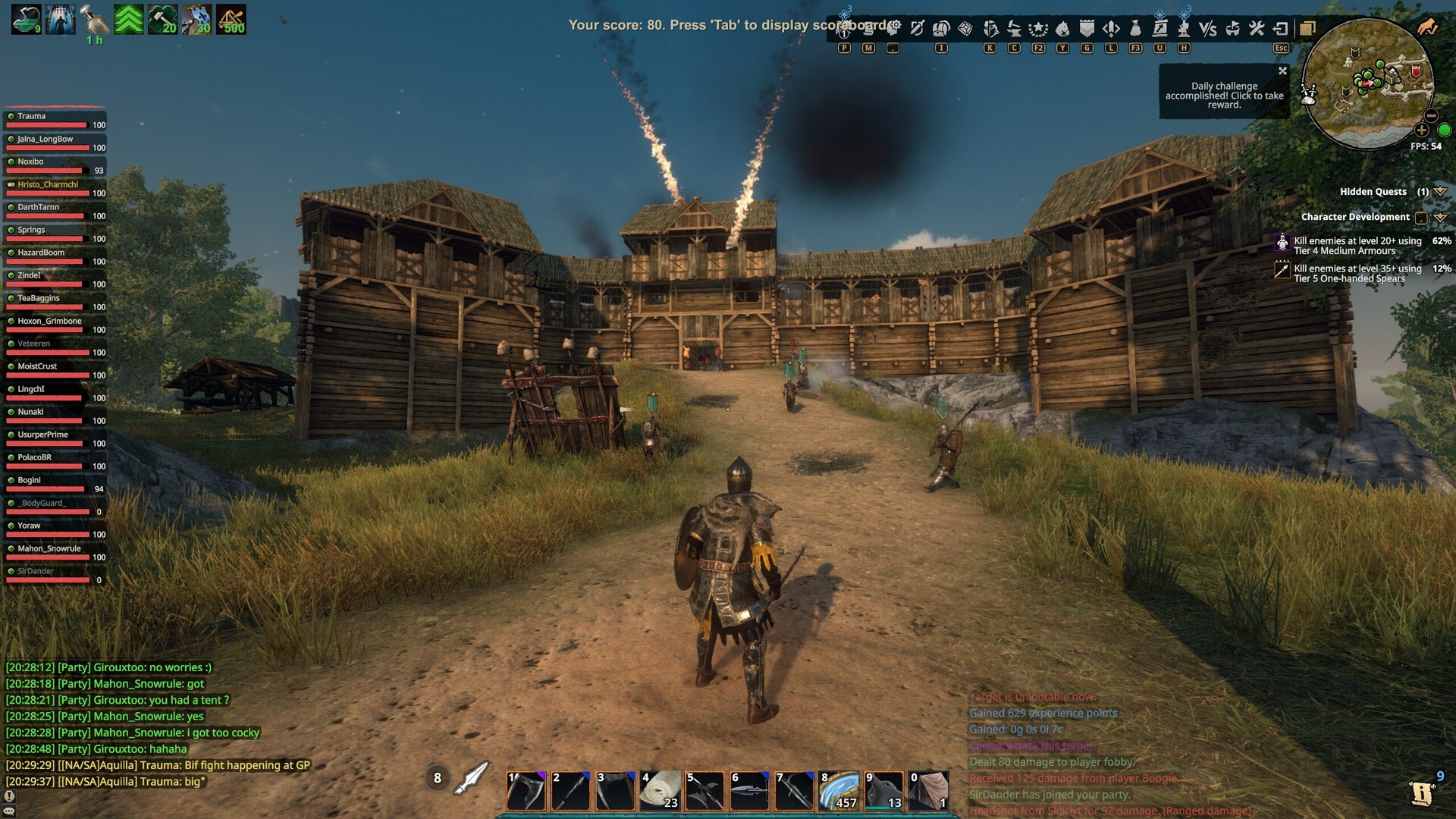Open equipment via the knight helmet icon
1456x819 pixels.
[x=990, y=28]
